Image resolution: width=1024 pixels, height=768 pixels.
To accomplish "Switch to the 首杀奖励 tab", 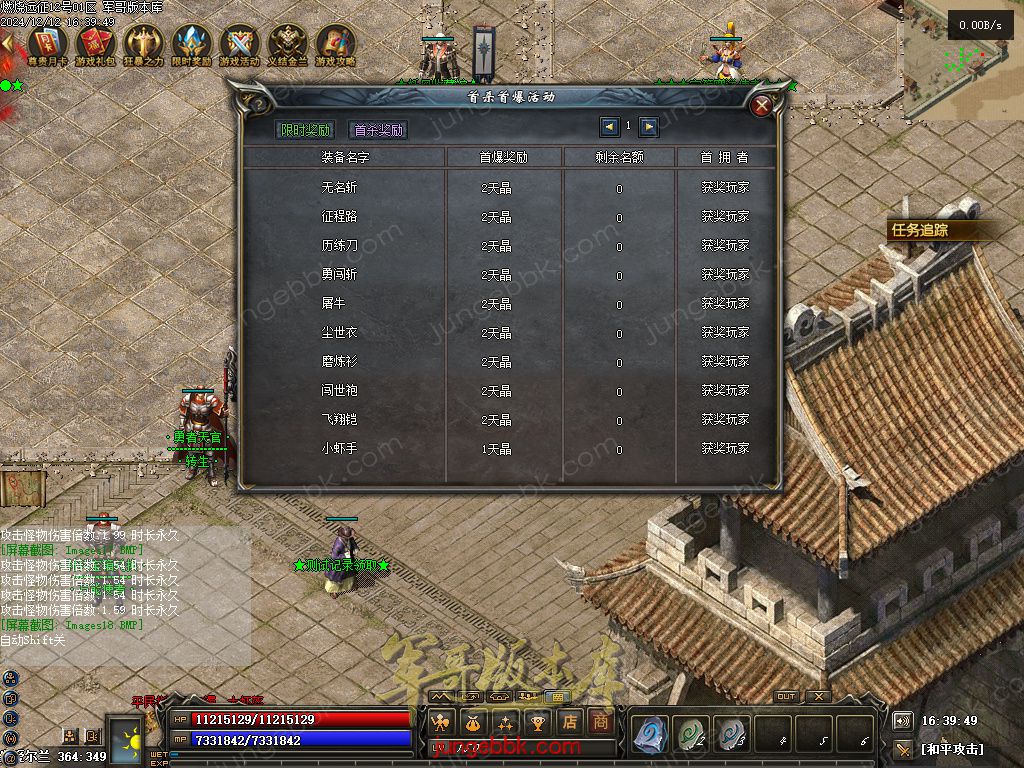I will coord(378,130).
